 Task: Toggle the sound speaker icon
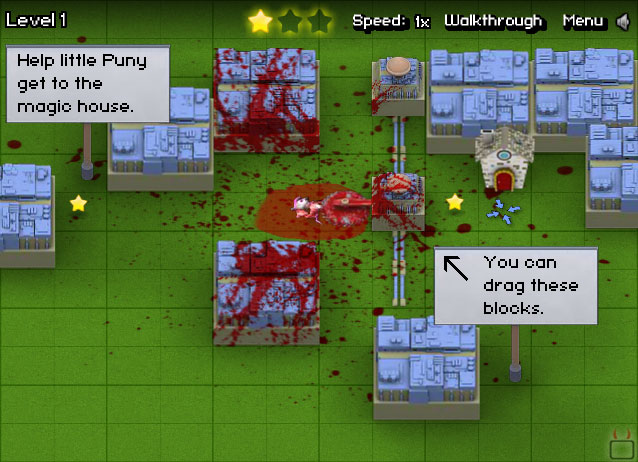coord(623,21)
